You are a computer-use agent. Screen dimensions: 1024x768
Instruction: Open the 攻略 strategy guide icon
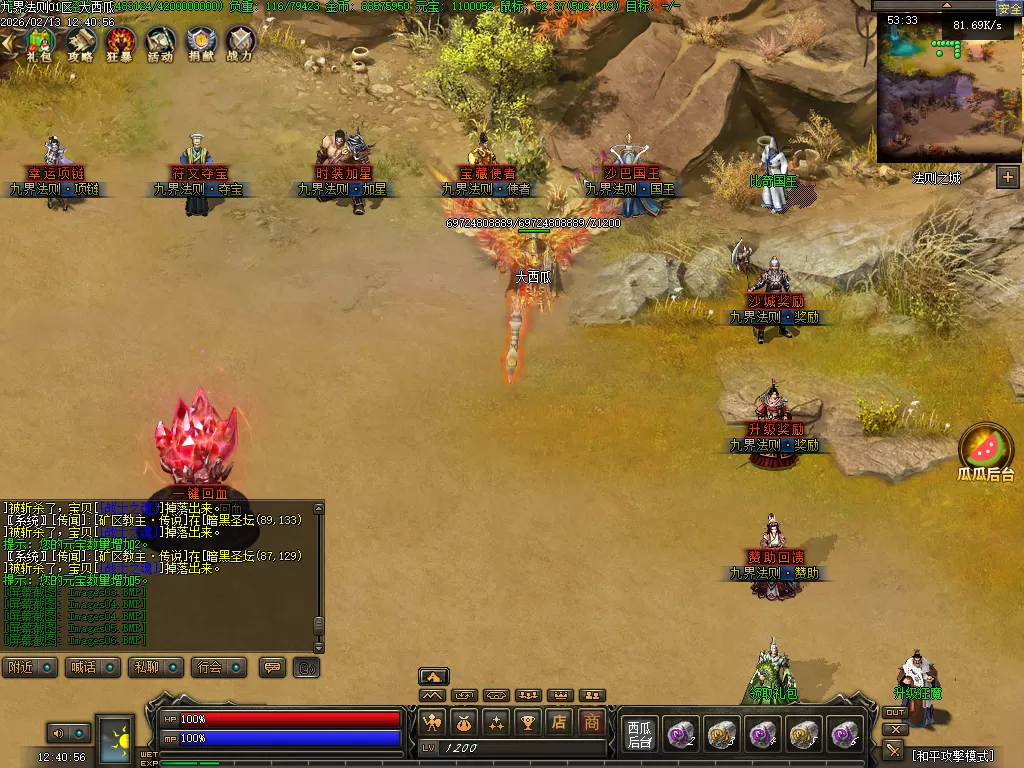(81, 43)
